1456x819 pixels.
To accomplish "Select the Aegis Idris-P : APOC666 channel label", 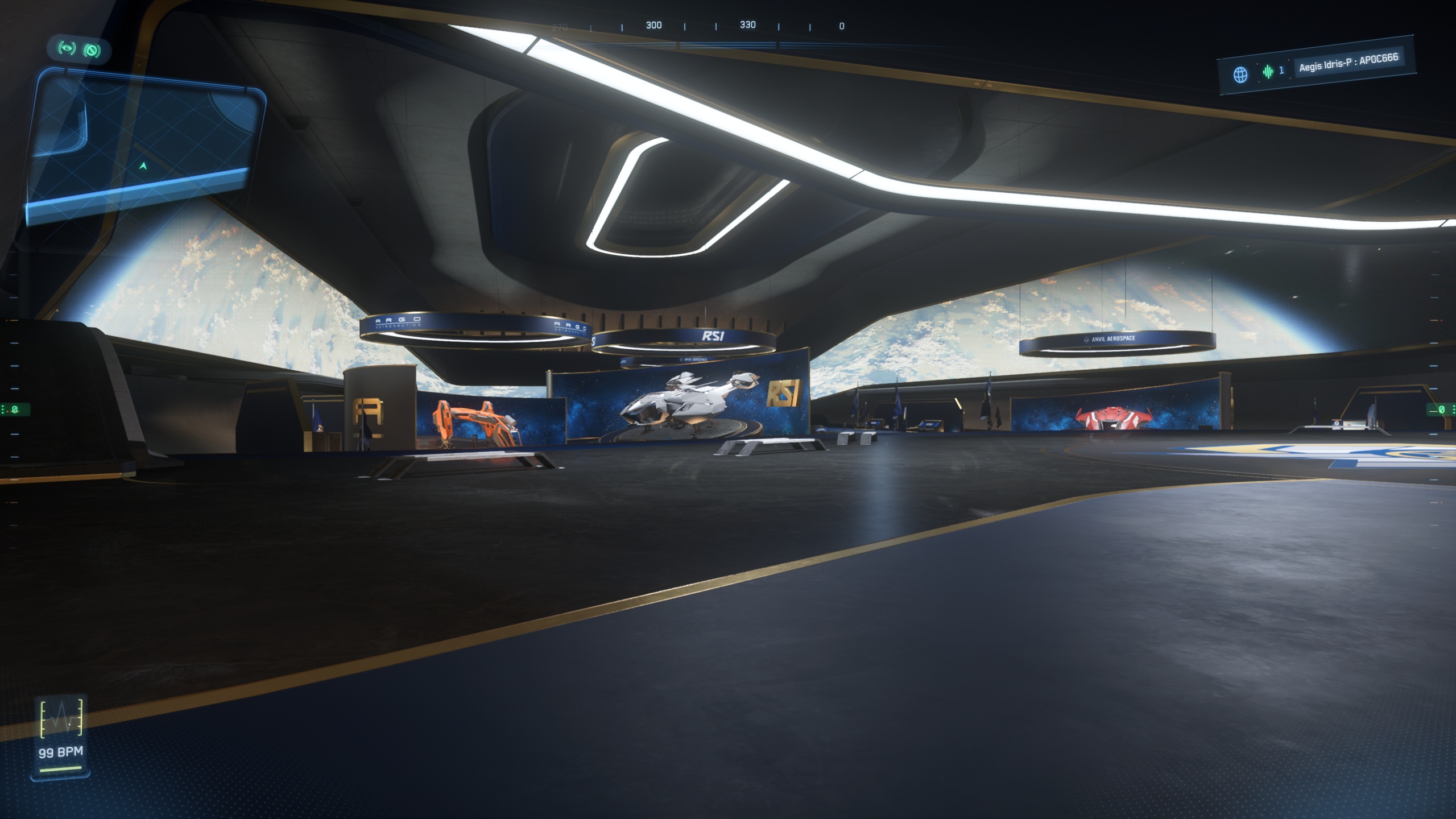I will [x=1348, y=63].
